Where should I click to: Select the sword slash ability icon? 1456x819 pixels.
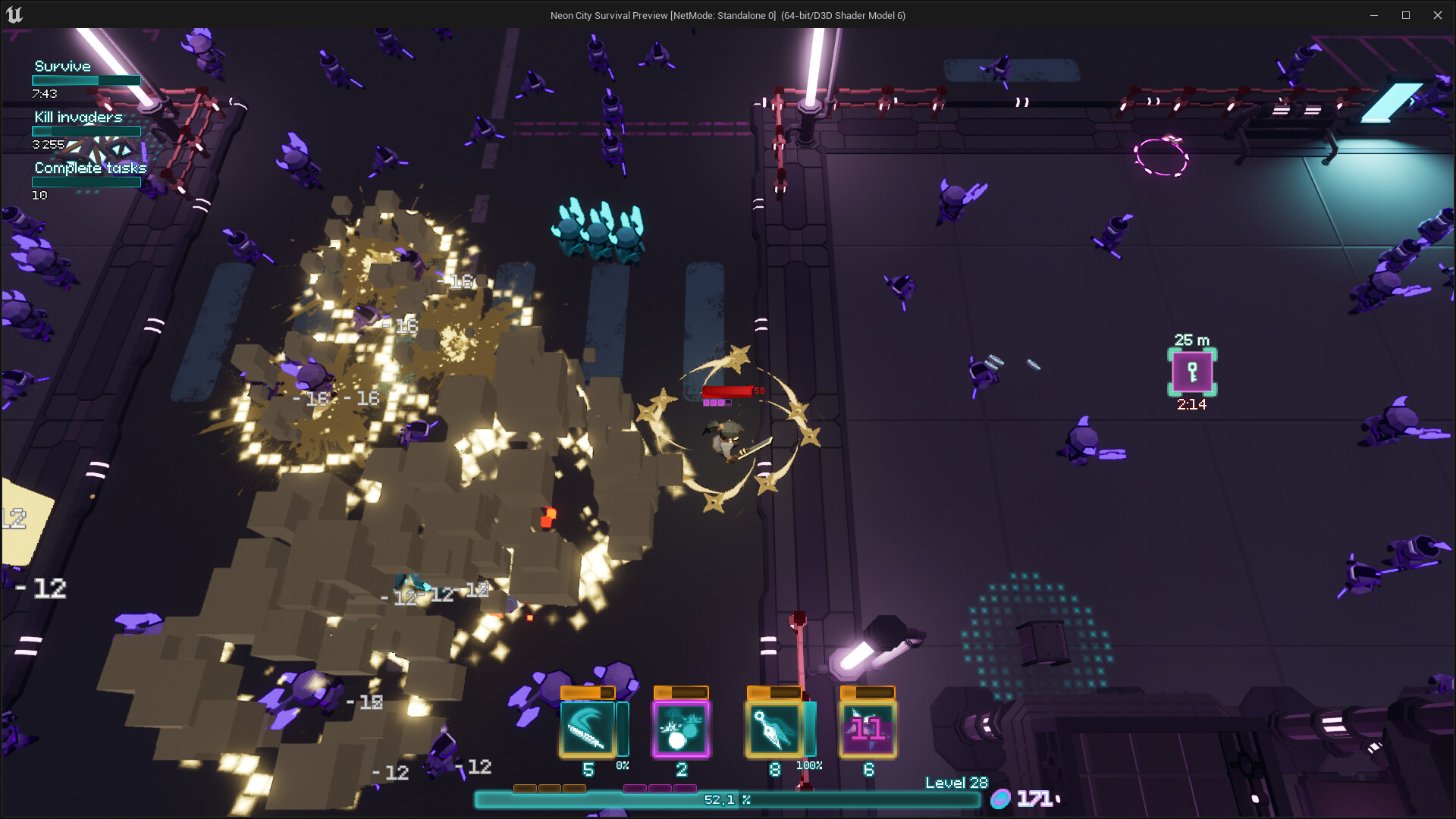click(x=588, y=728)
